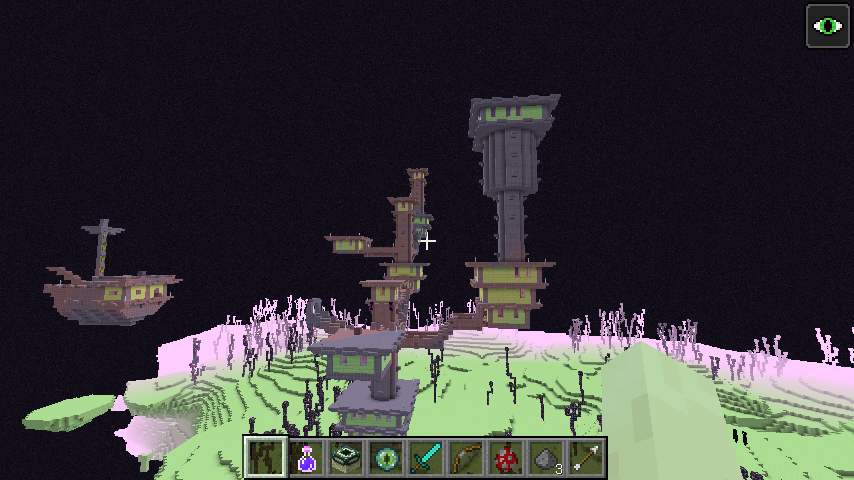Select the dark vines hotbar slot

click(266, 458)
